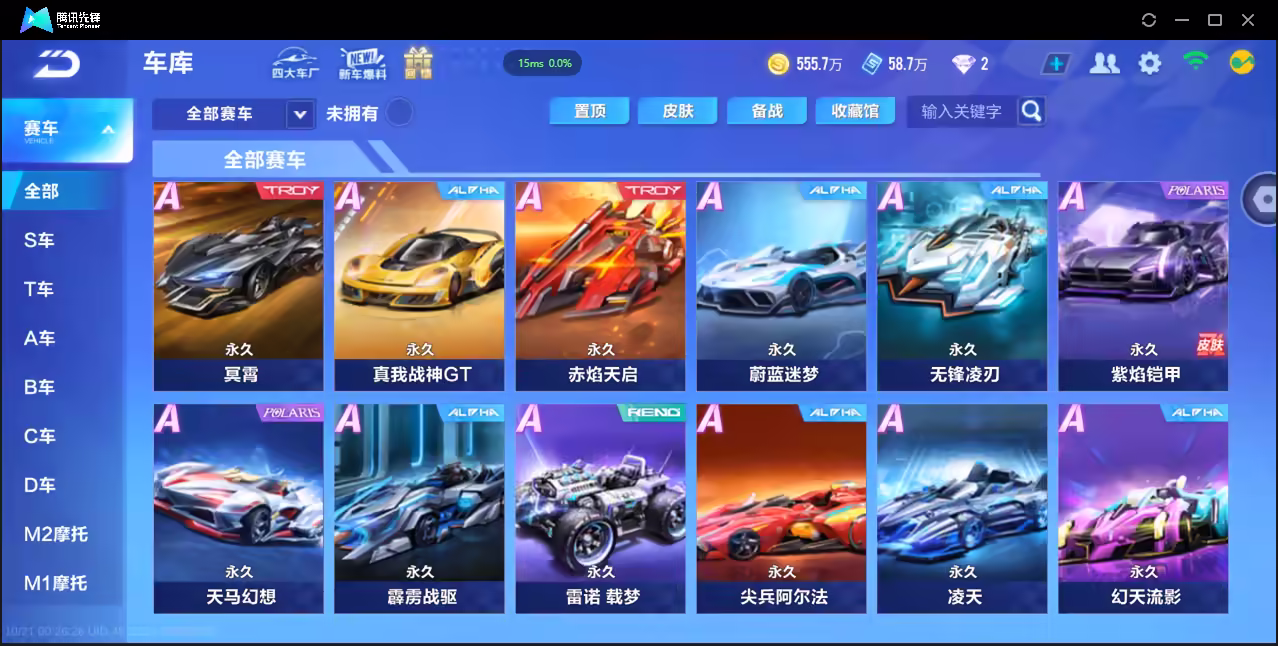Image resolution: width=1278 pixels, height=646 pixels.
Task: Choose the 真我战神GT car card
Action: point(419,285)
